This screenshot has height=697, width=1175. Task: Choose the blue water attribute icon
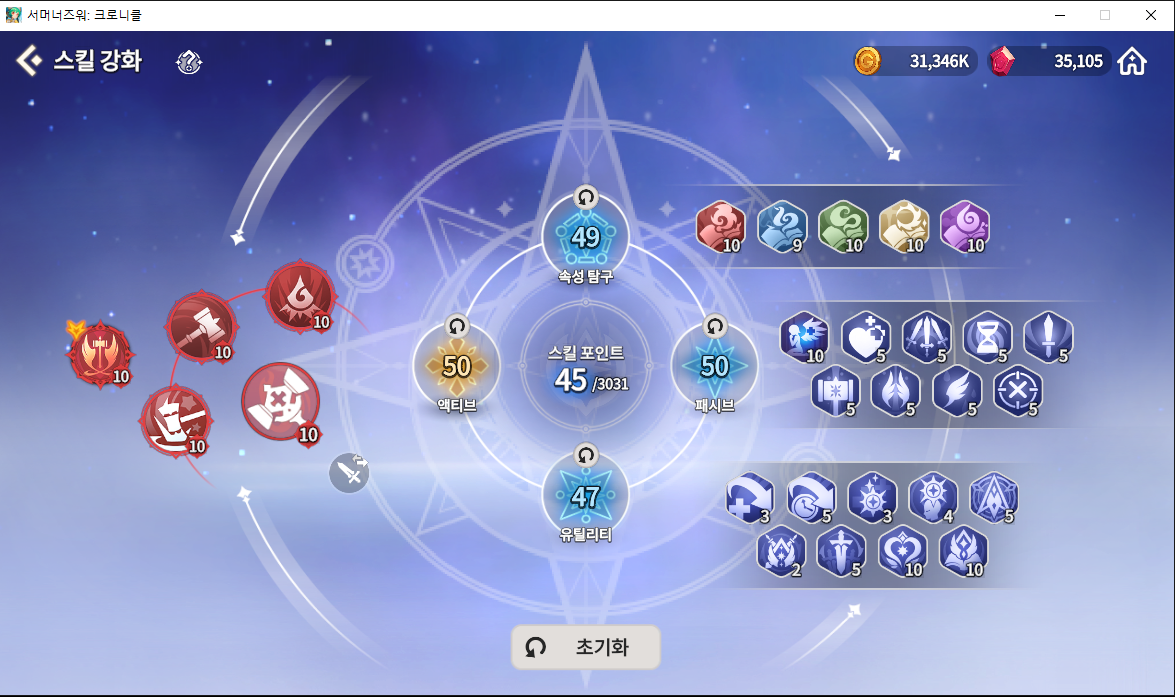pos(780,227)
